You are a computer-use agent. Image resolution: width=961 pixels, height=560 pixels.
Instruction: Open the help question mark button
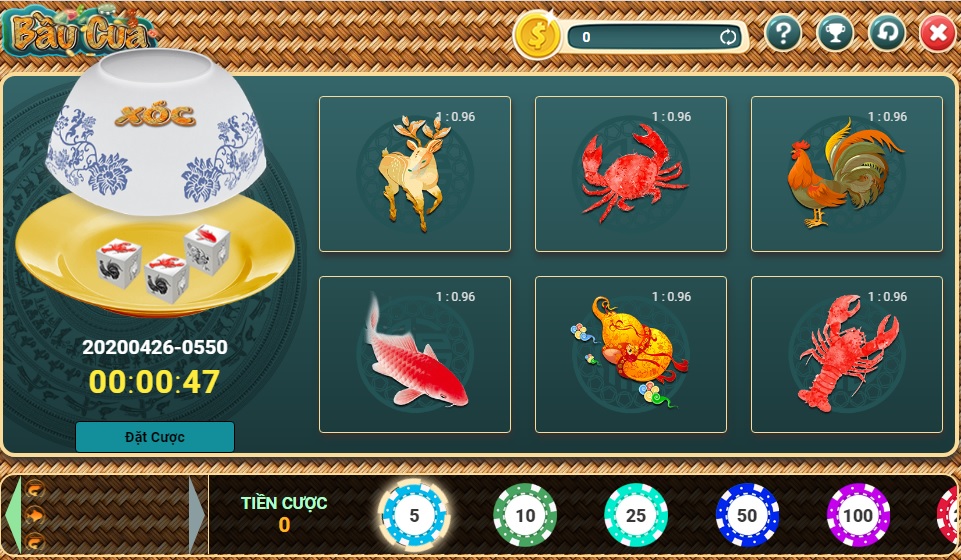pyautogui.click(x=783, y=34)
